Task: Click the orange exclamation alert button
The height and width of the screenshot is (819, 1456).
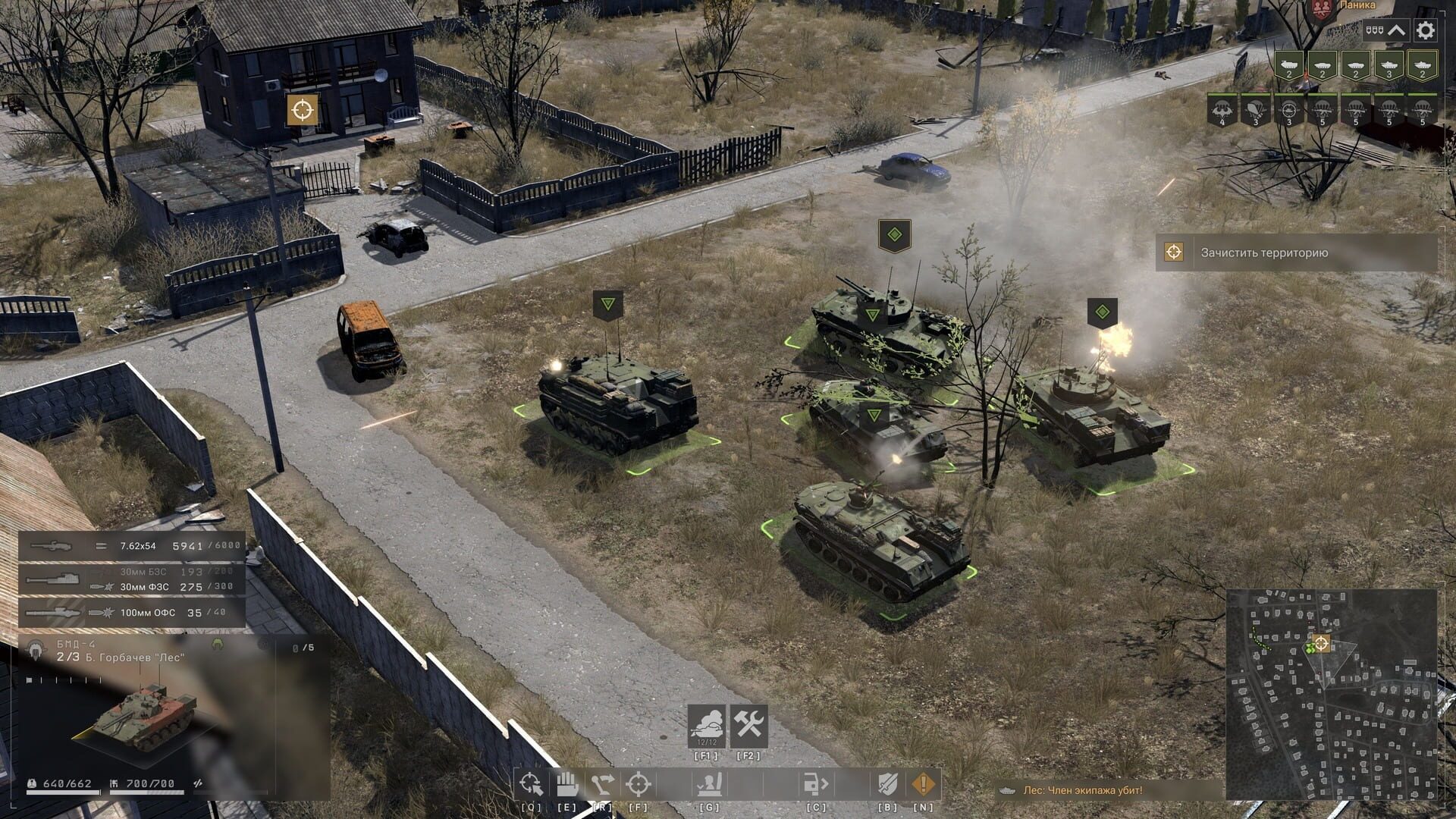Action: click(923, 784)
